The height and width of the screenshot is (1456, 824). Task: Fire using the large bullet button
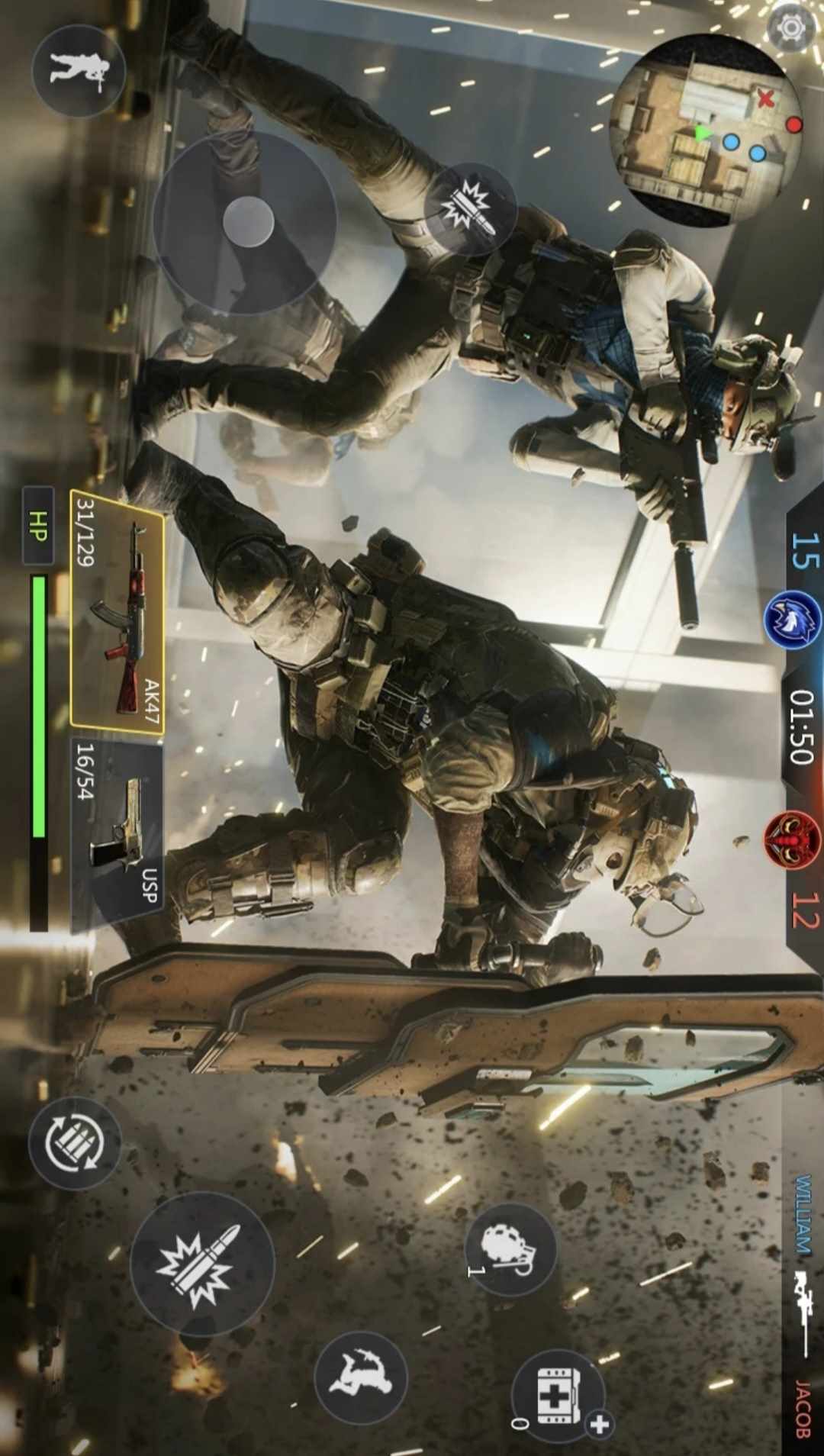tap(202, 1264)
